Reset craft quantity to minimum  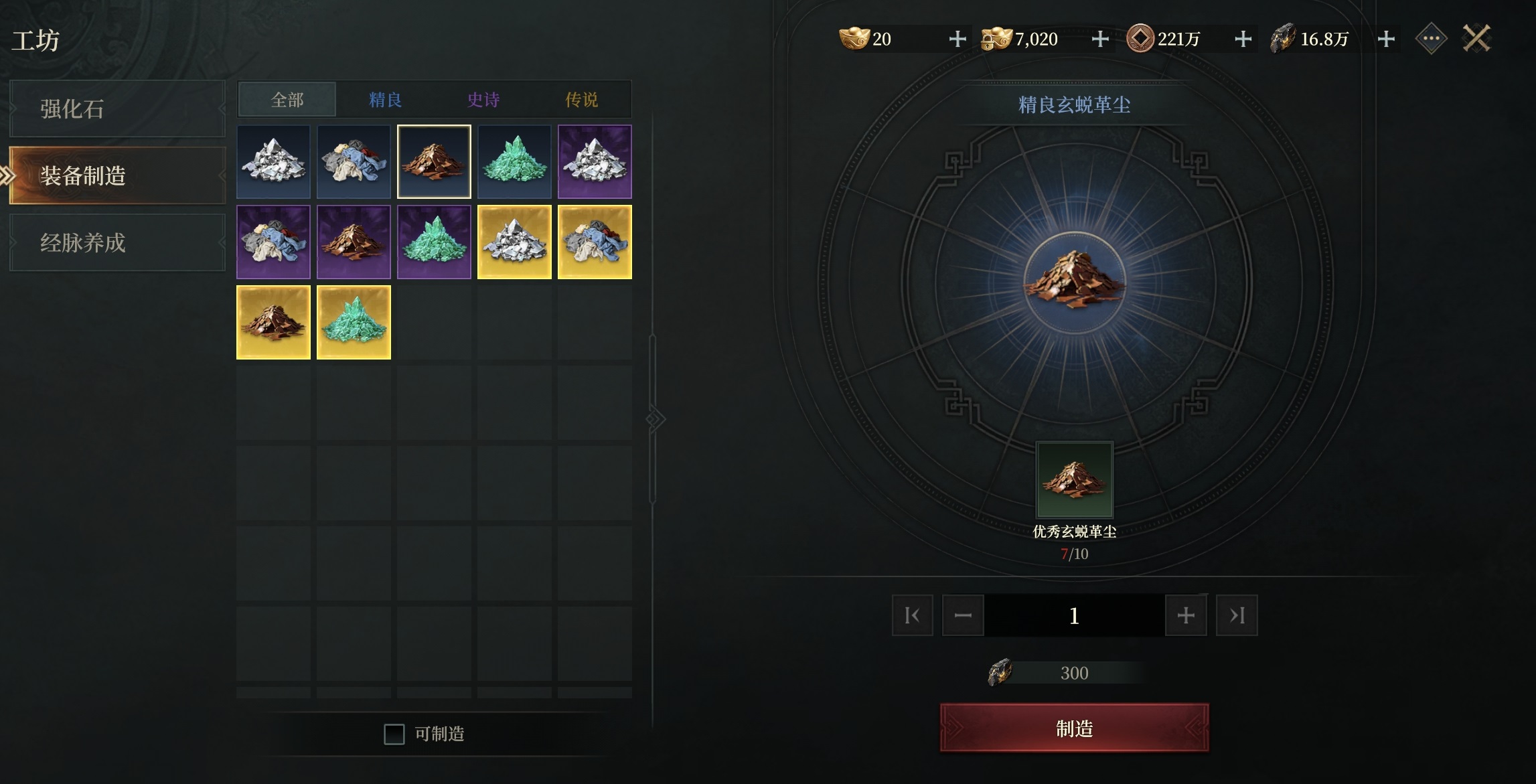tap(912, 615)
